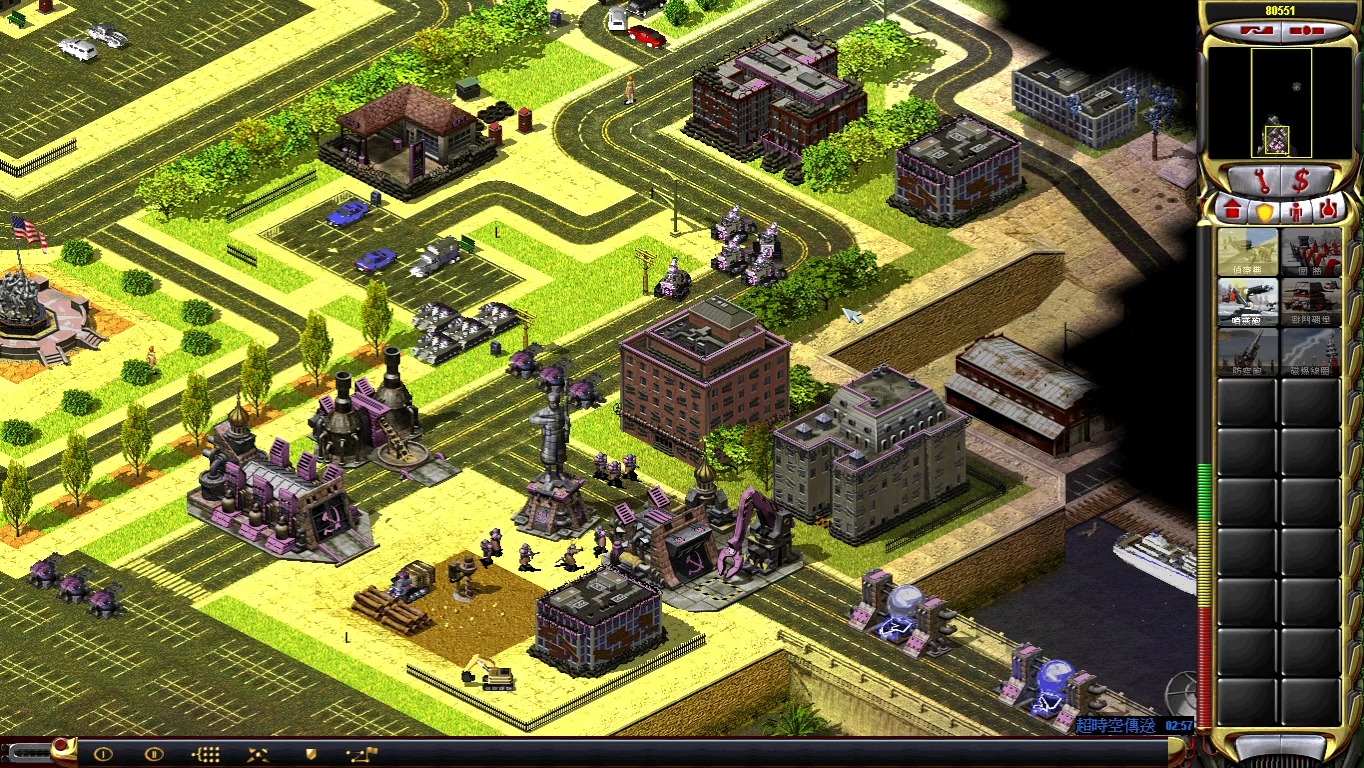This screenshot has height=768, width=1364.
Task: Switch to the structures build tab
Action: coord(1233,210)
